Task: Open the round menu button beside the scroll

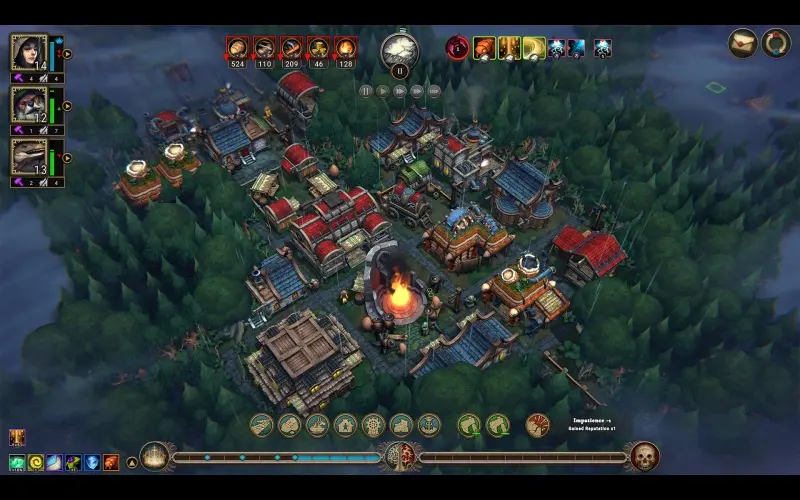Action: click(x=776, y=43)
